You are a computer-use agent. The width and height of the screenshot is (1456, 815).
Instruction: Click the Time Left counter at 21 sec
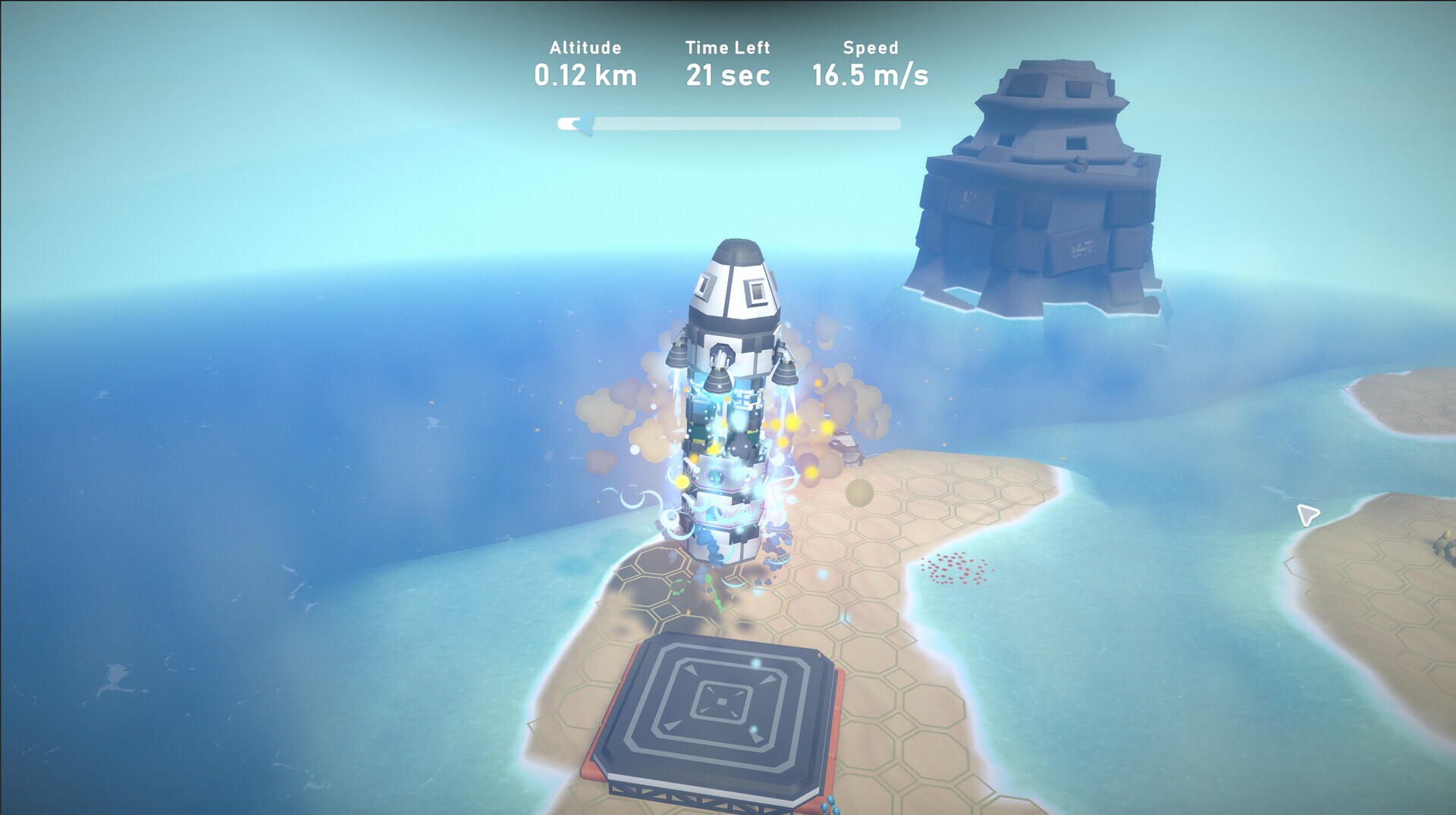click(x=728, y=74)
